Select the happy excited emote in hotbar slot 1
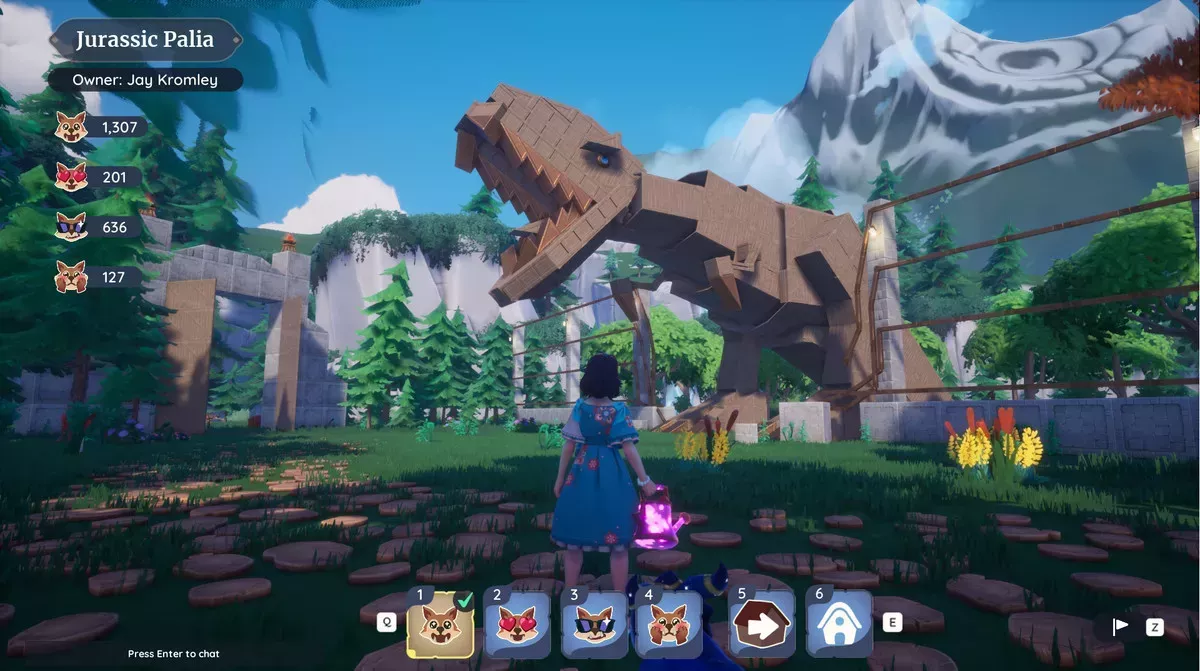 coord(440,625)
